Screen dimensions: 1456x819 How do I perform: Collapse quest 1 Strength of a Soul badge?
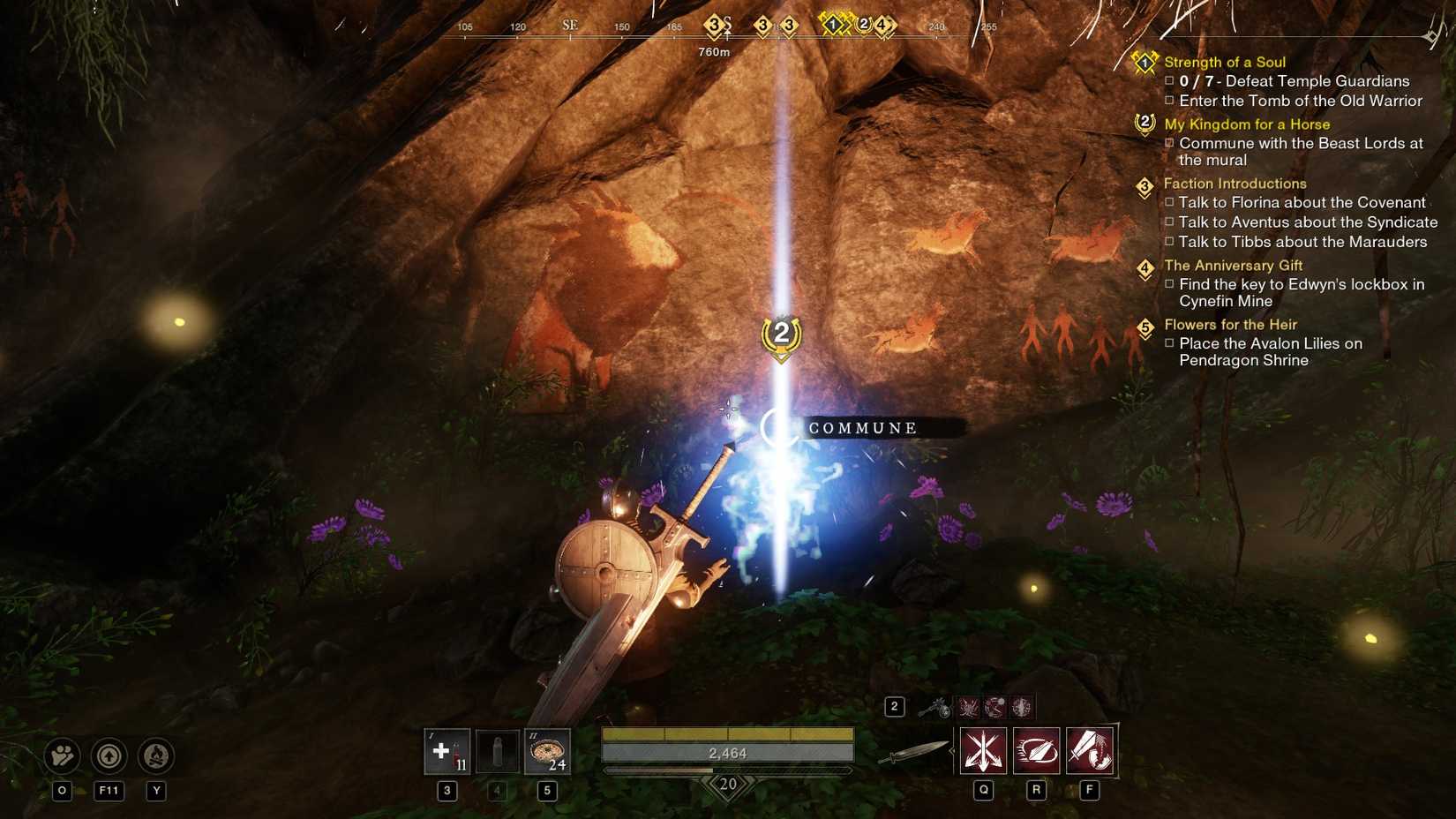(x=1144, y=62)
